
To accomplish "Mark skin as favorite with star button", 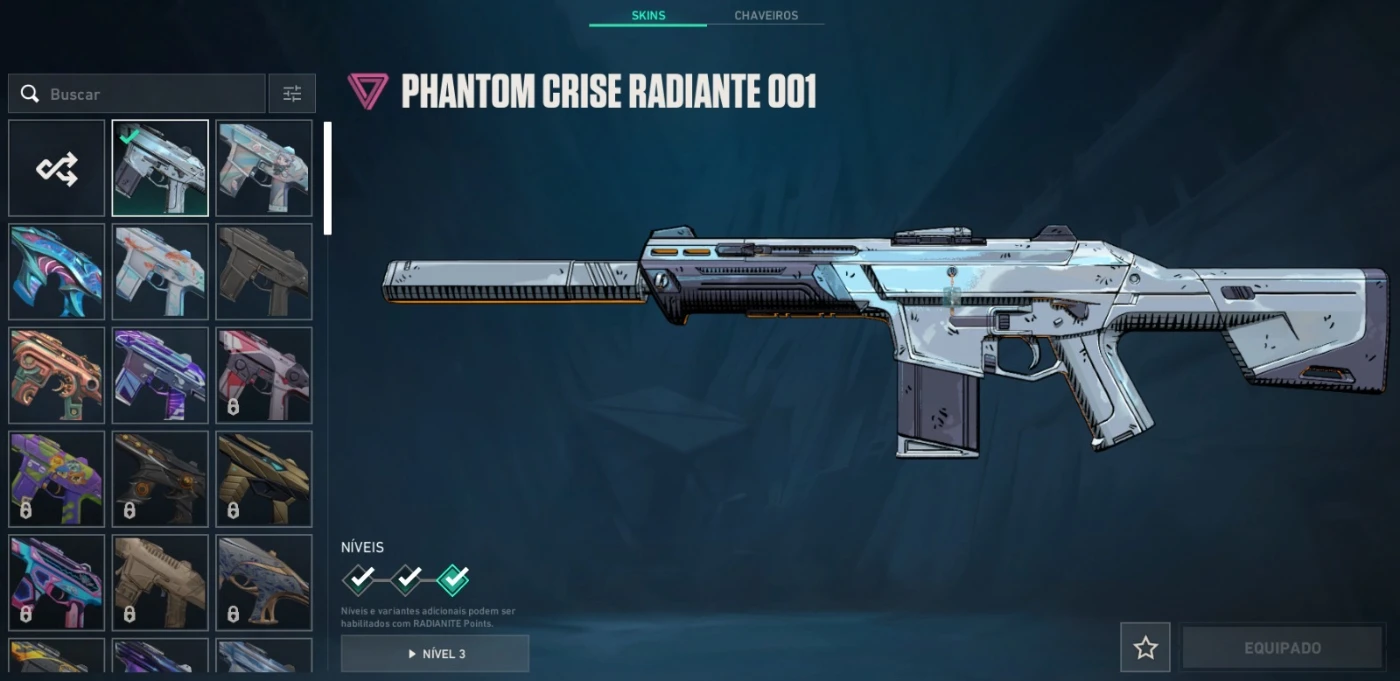I will [x=1145, y=648].
